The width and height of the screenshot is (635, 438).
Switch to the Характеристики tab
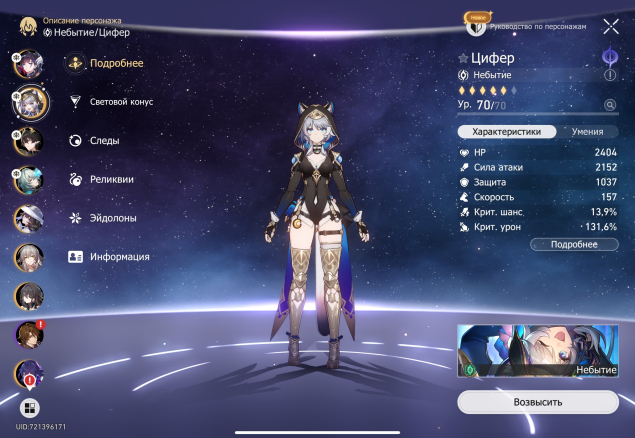(x=506, y=131)
